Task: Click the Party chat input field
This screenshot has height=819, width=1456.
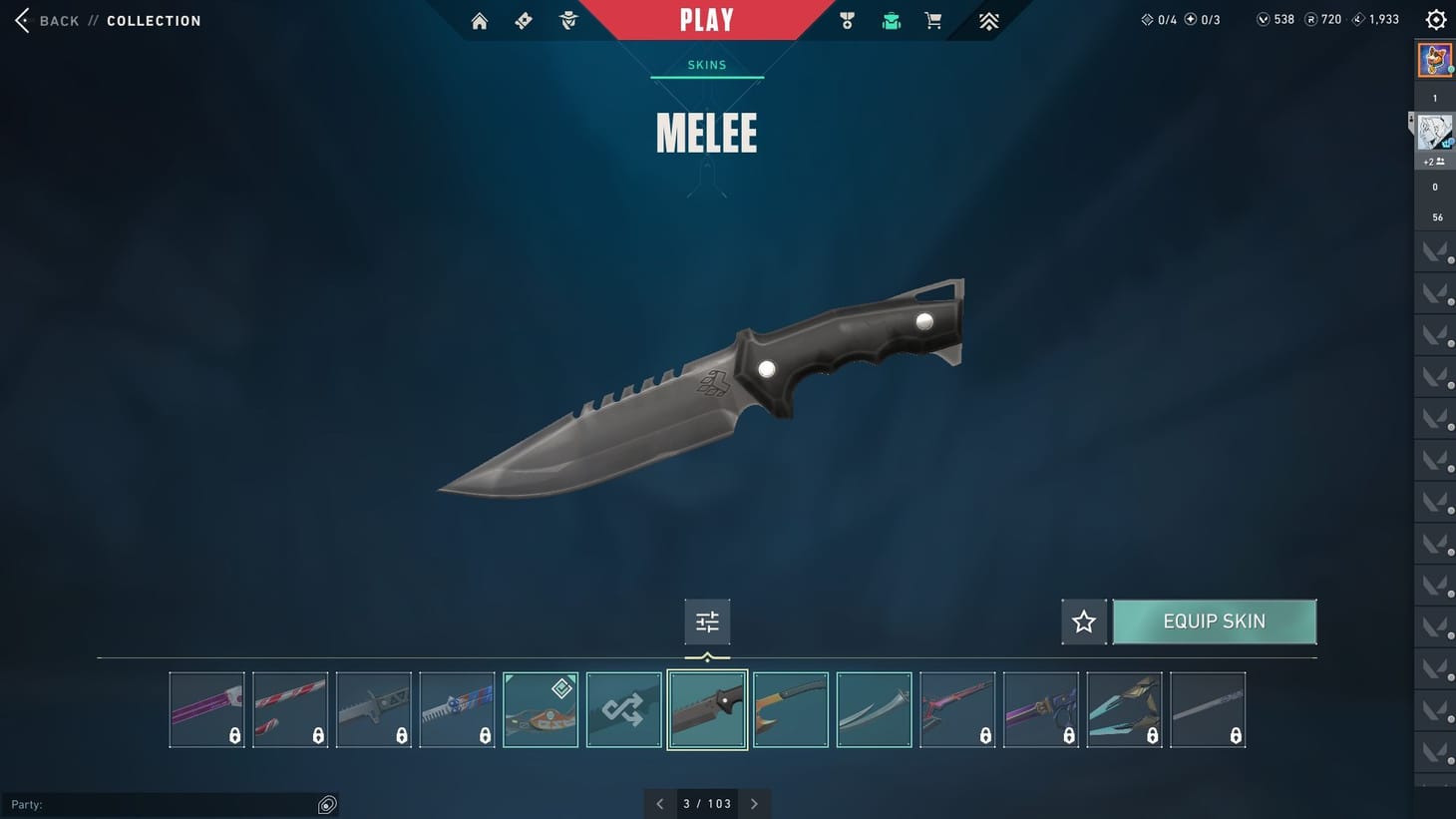Action: [170, 804]
